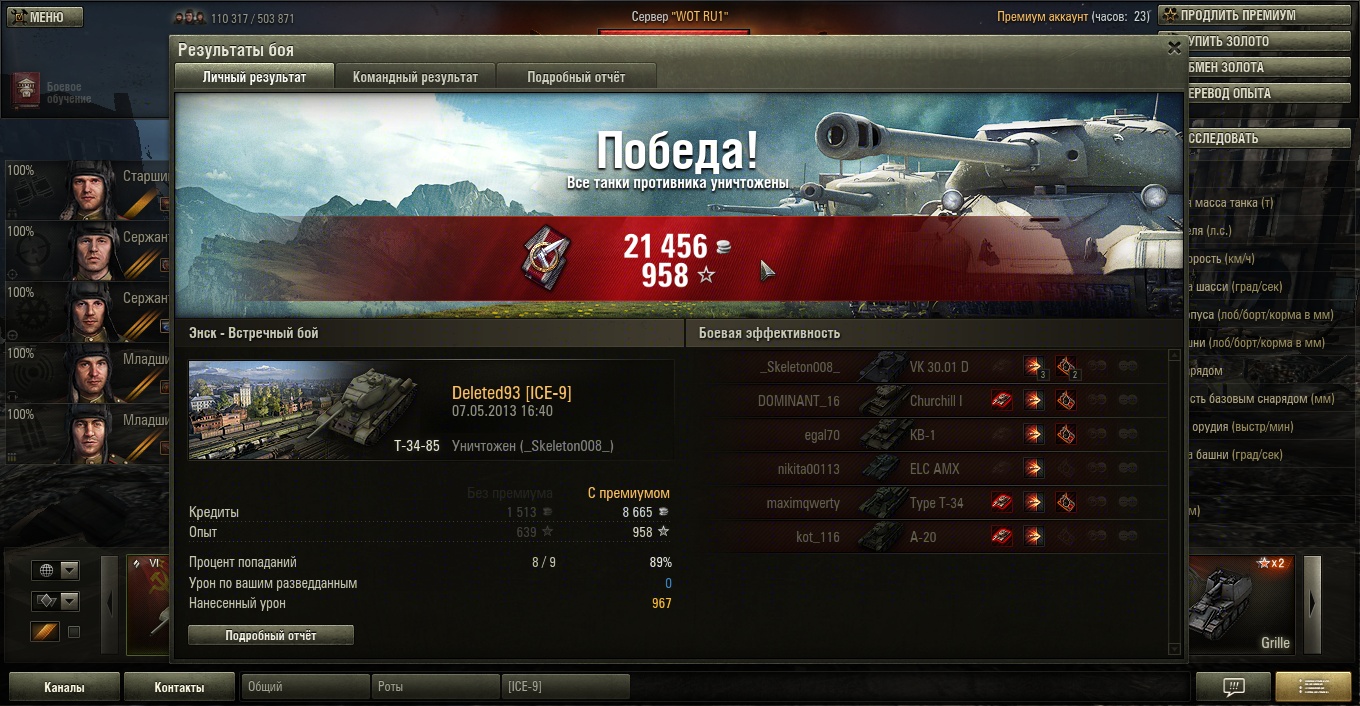Viewport: 1360px width, 706px height.
Task: Open the Каналы chat channels button
Action: point(64,687)
